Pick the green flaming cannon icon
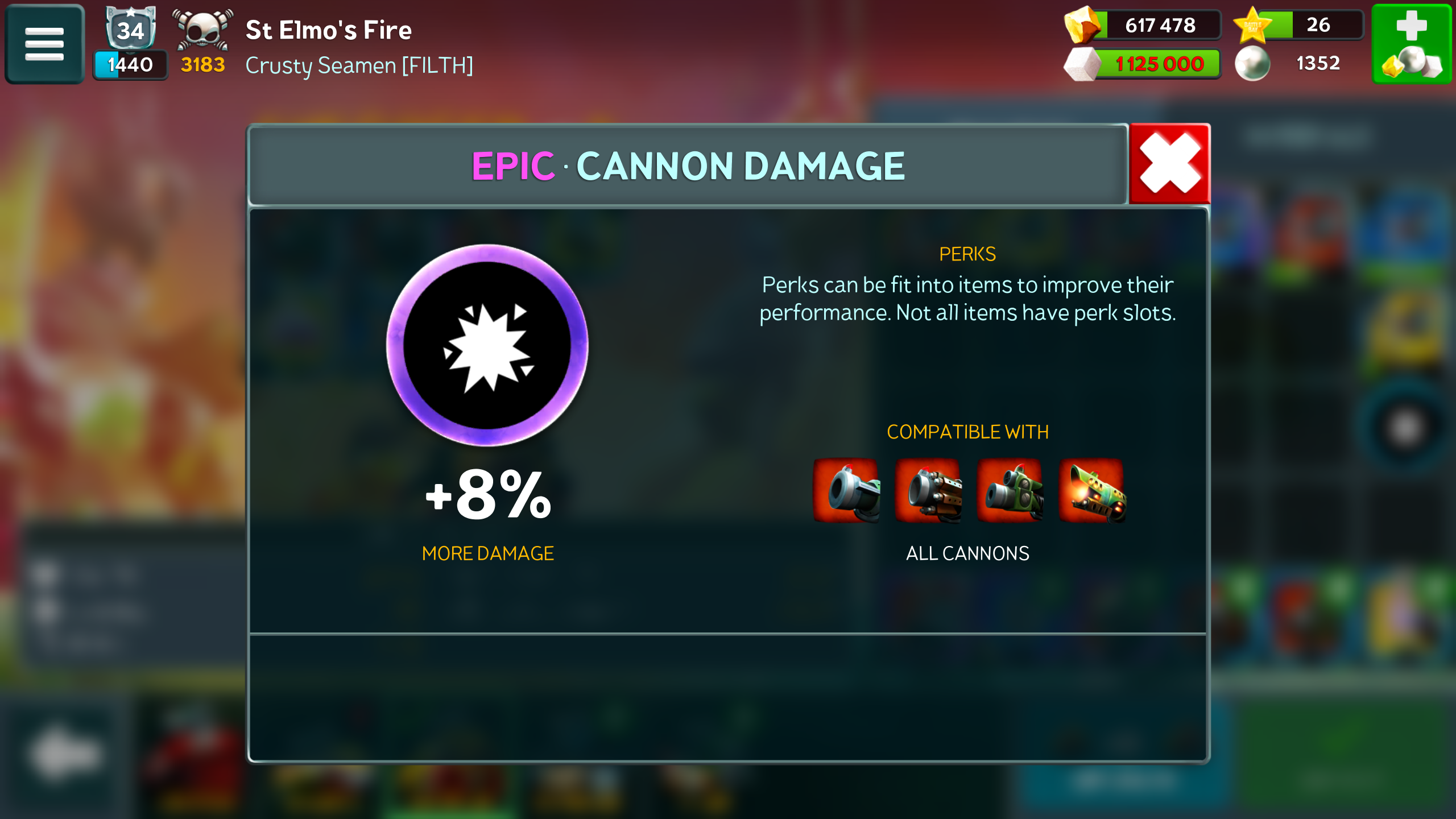Screen dimensions: 1456x819 (x=1092, y=491)
